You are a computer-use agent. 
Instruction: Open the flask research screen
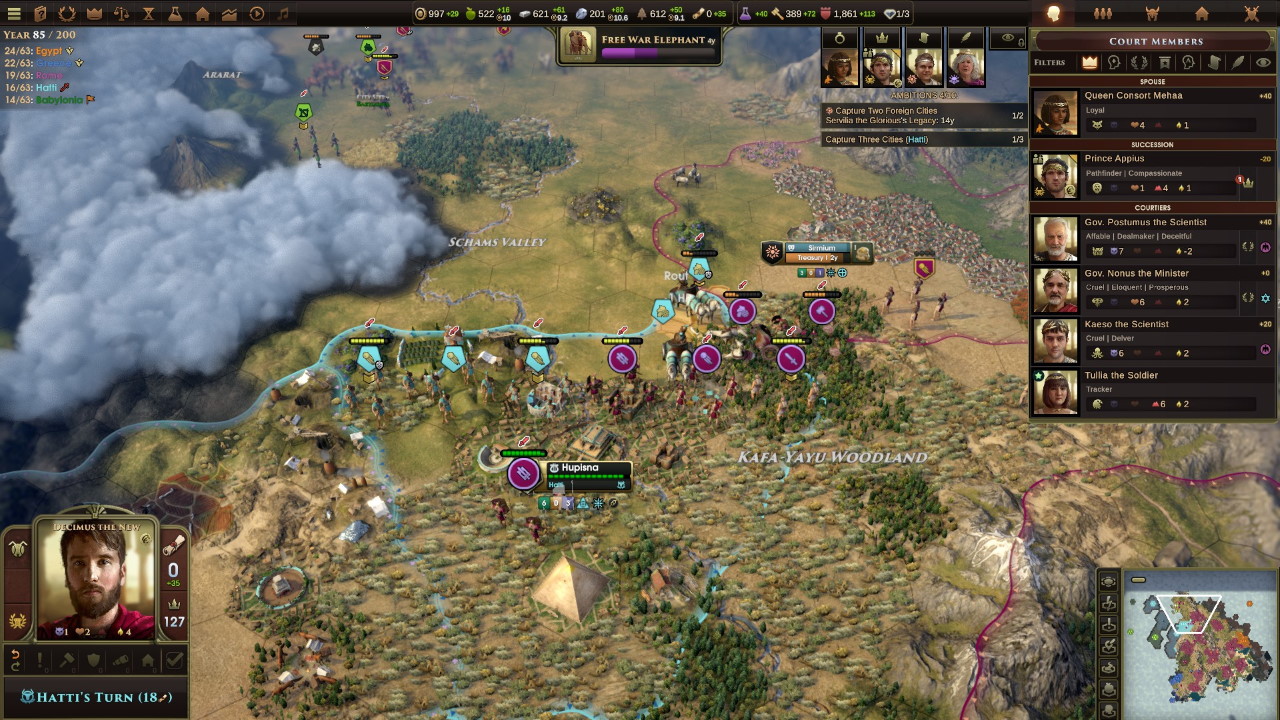[175, 14]
